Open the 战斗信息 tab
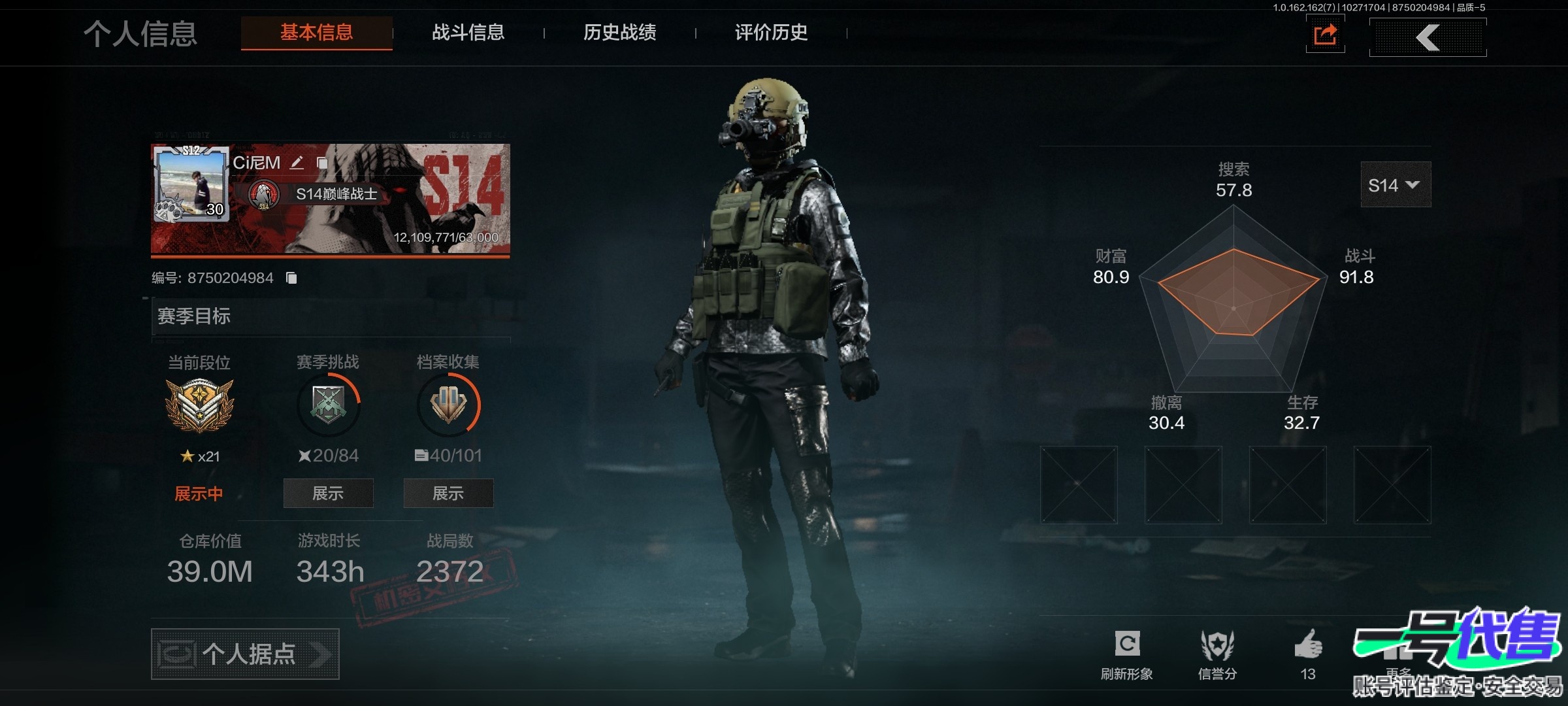Screen dimensions: 1568x706 coord(468,33)
